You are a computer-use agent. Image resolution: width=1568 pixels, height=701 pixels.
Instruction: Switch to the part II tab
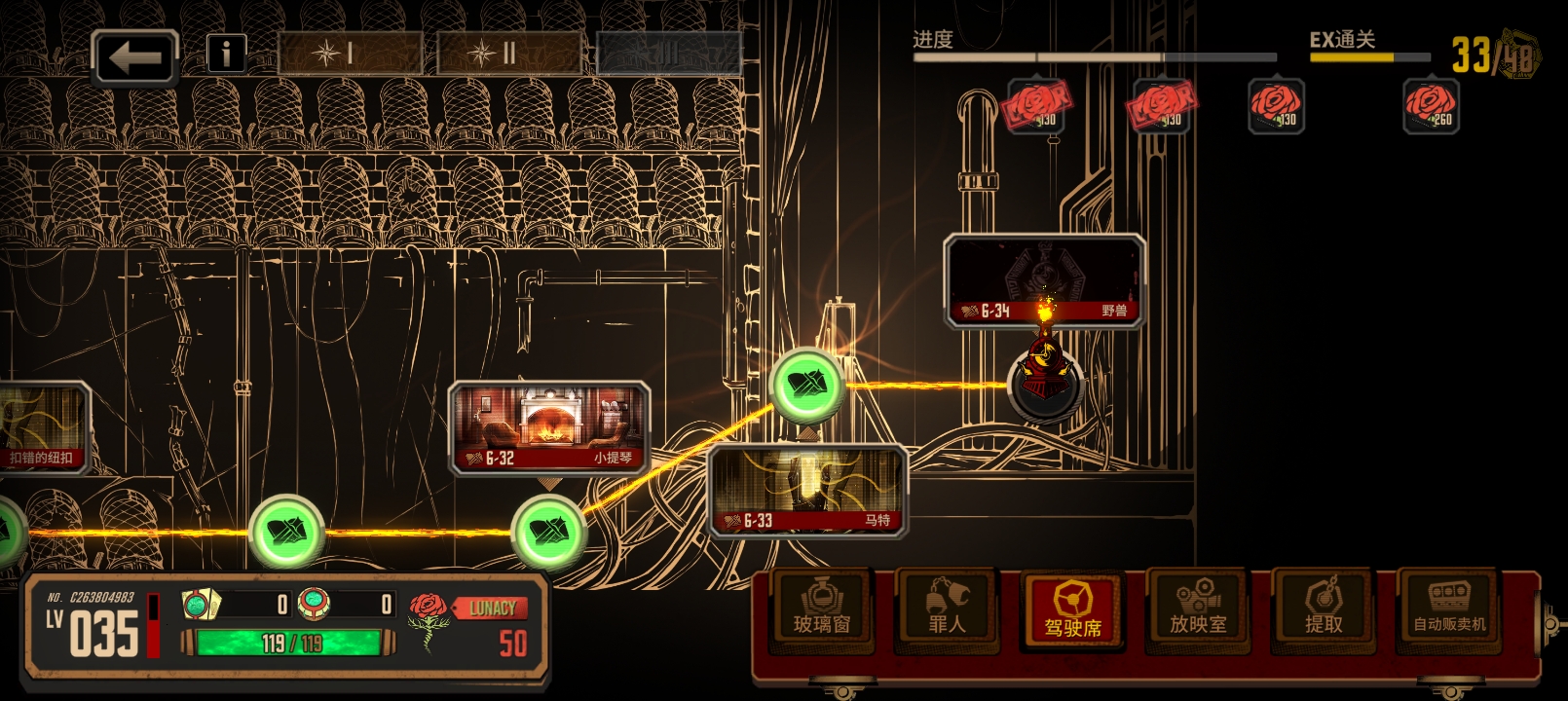pos(509,54)
